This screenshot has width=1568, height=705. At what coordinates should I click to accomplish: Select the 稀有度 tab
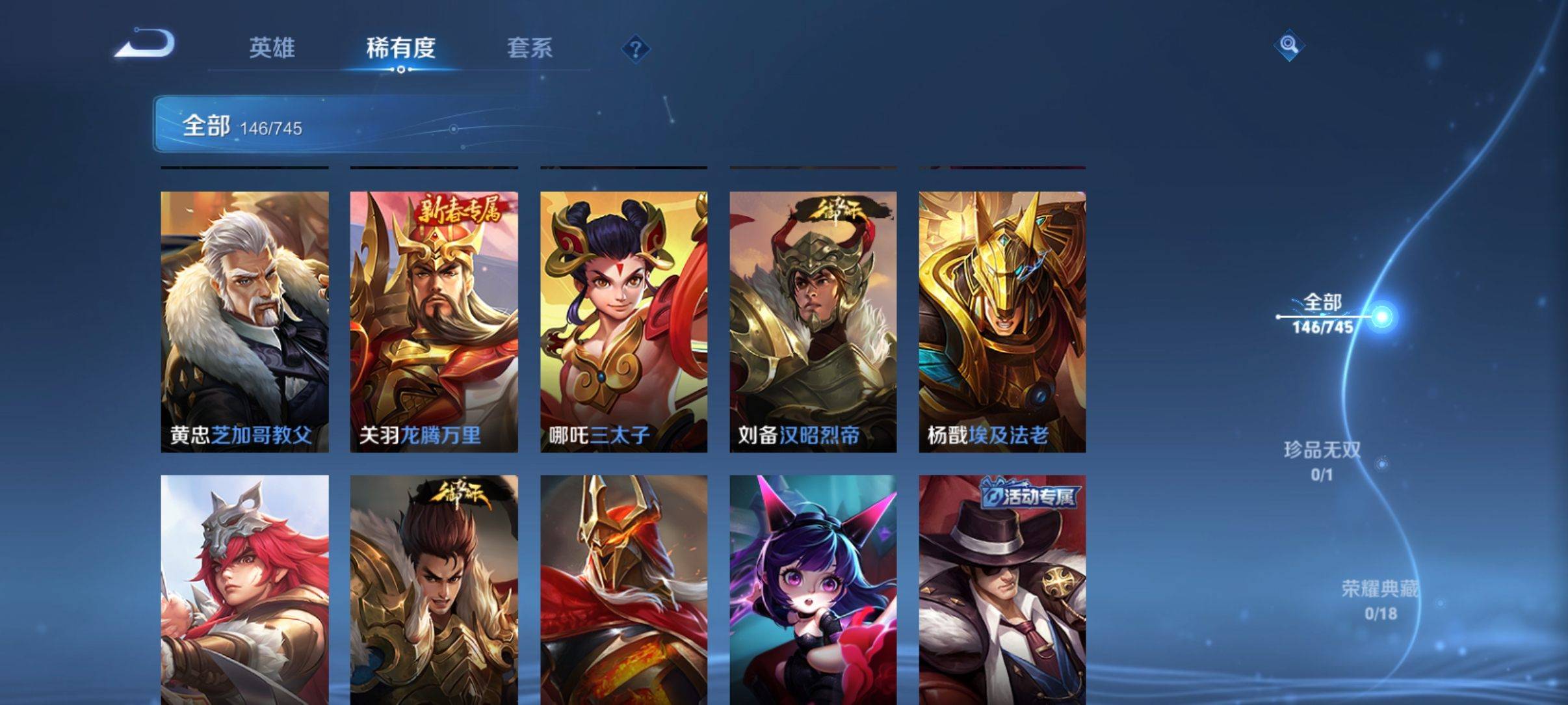pyautogui.click(x=400, y=48)
